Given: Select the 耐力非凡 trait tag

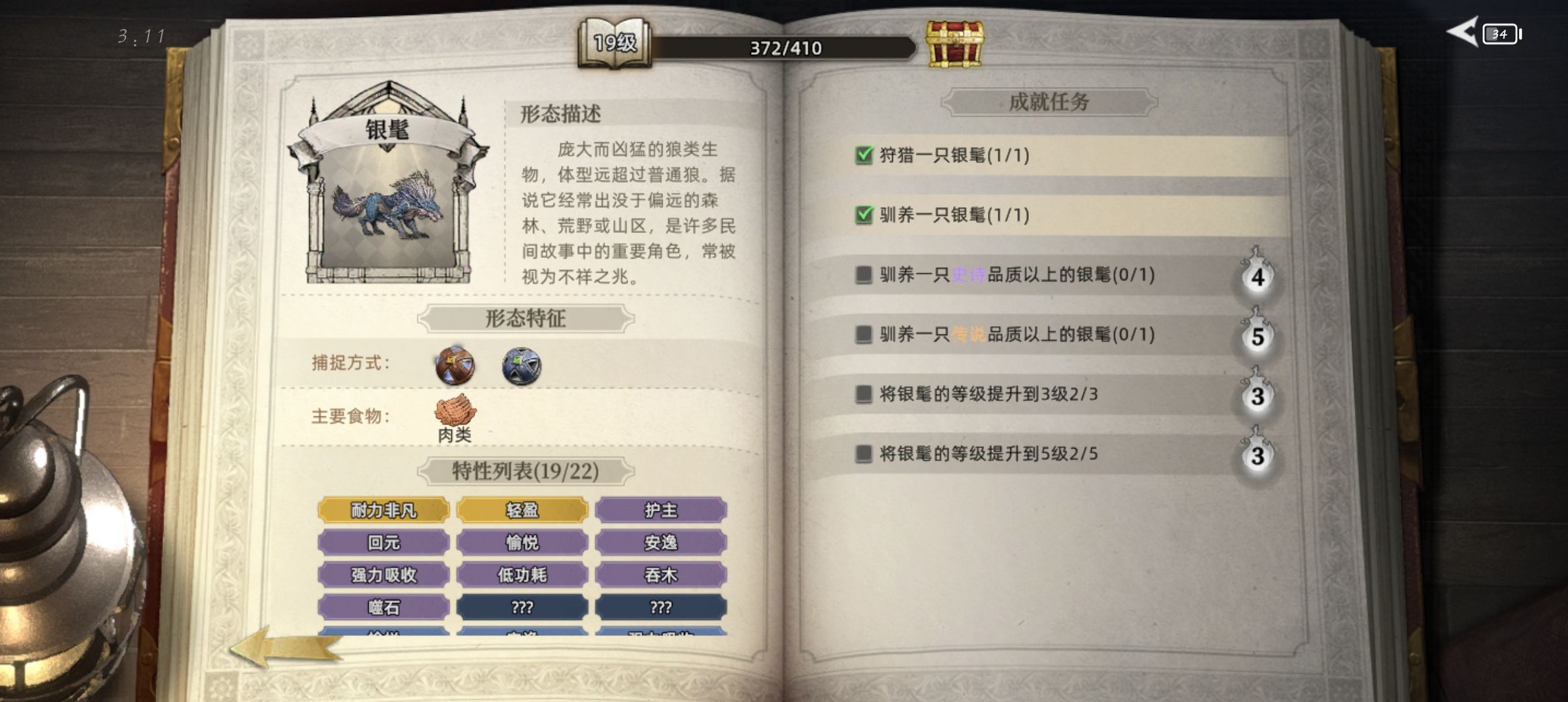Looking at the screenshot, I should pyautogui.click(x=384, y=510).
